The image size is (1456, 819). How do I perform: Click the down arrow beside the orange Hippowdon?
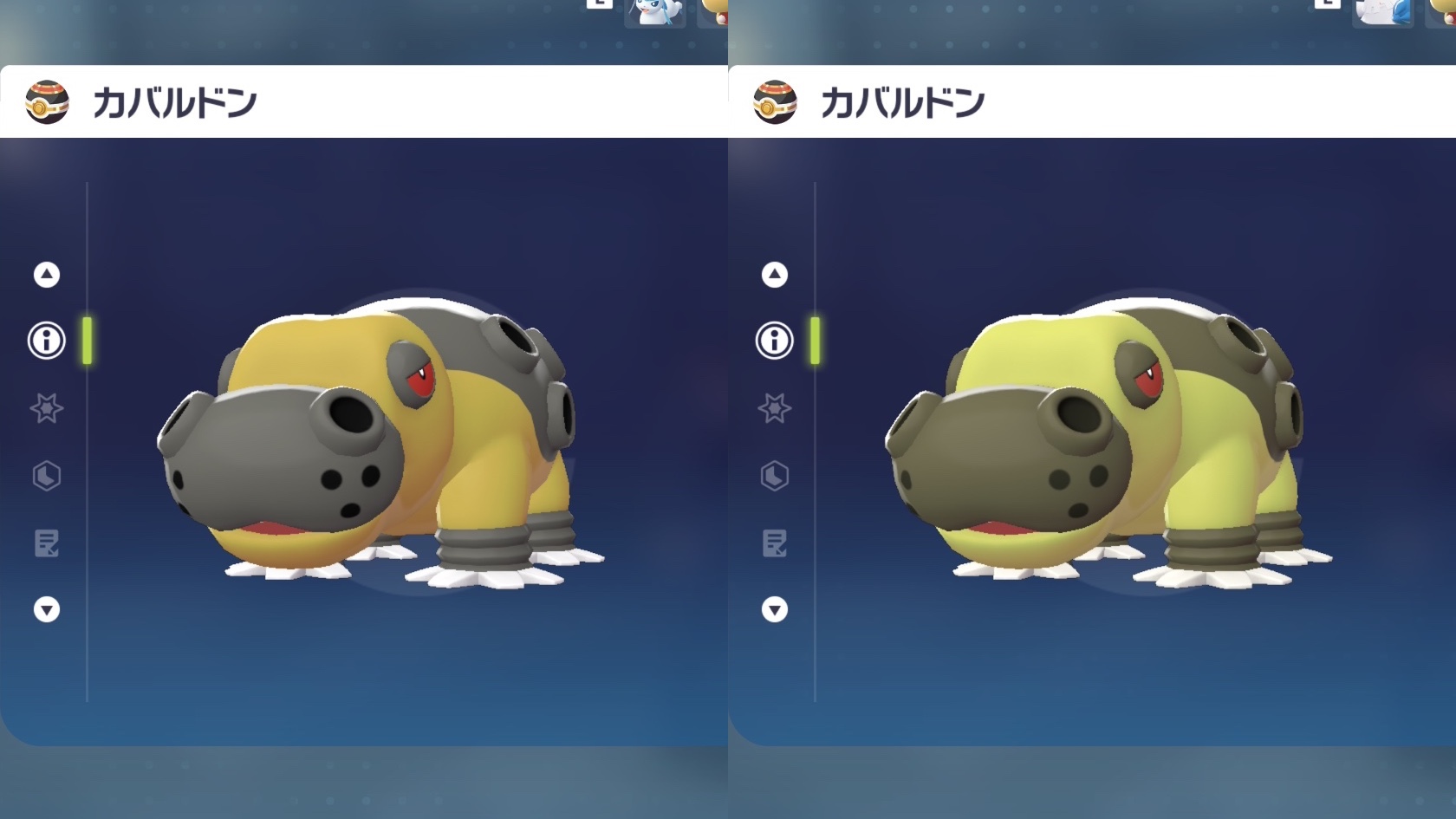[x=47, y=610]
